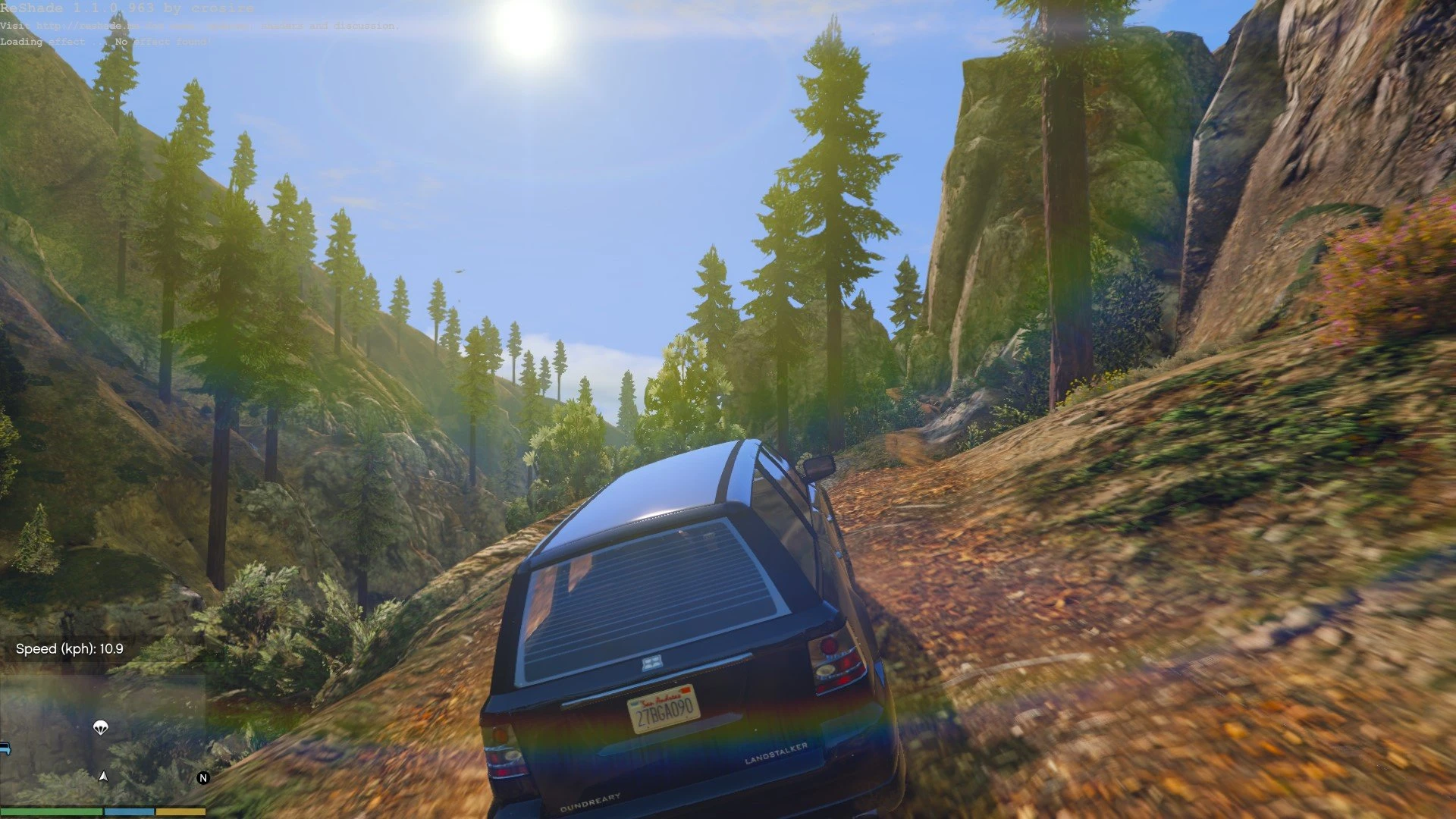This screenshot has width=1456, height=819.
Task: Click the 2TBGA090 license plate
Action: click(x=666, y=710)
